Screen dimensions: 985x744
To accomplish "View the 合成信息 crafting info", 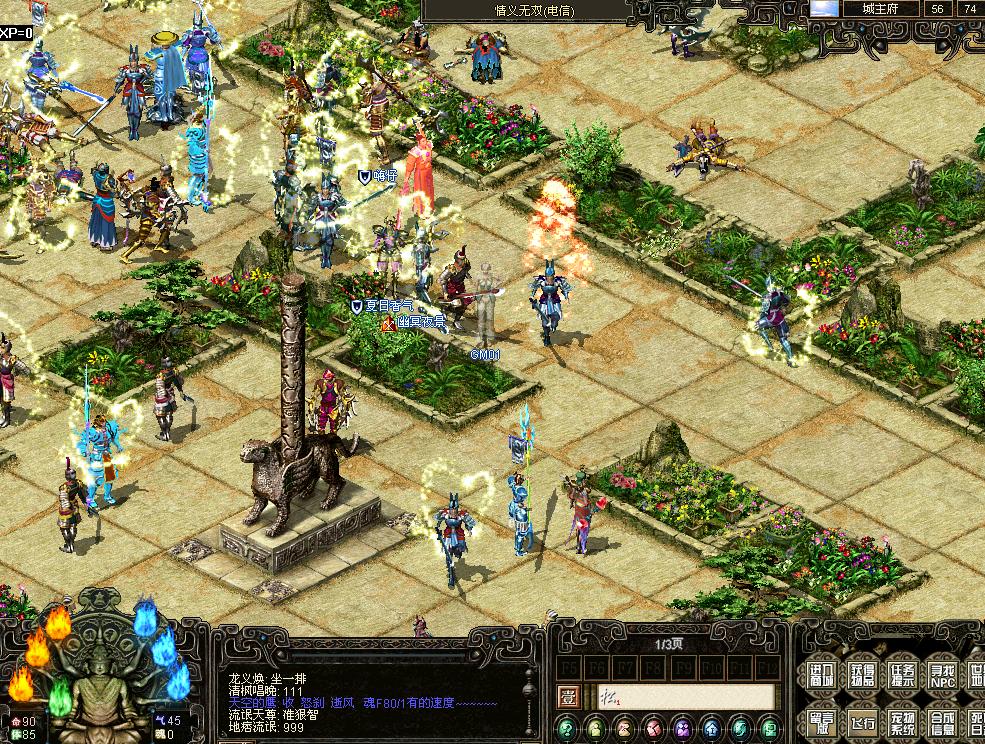I will [x=941, y=721].
